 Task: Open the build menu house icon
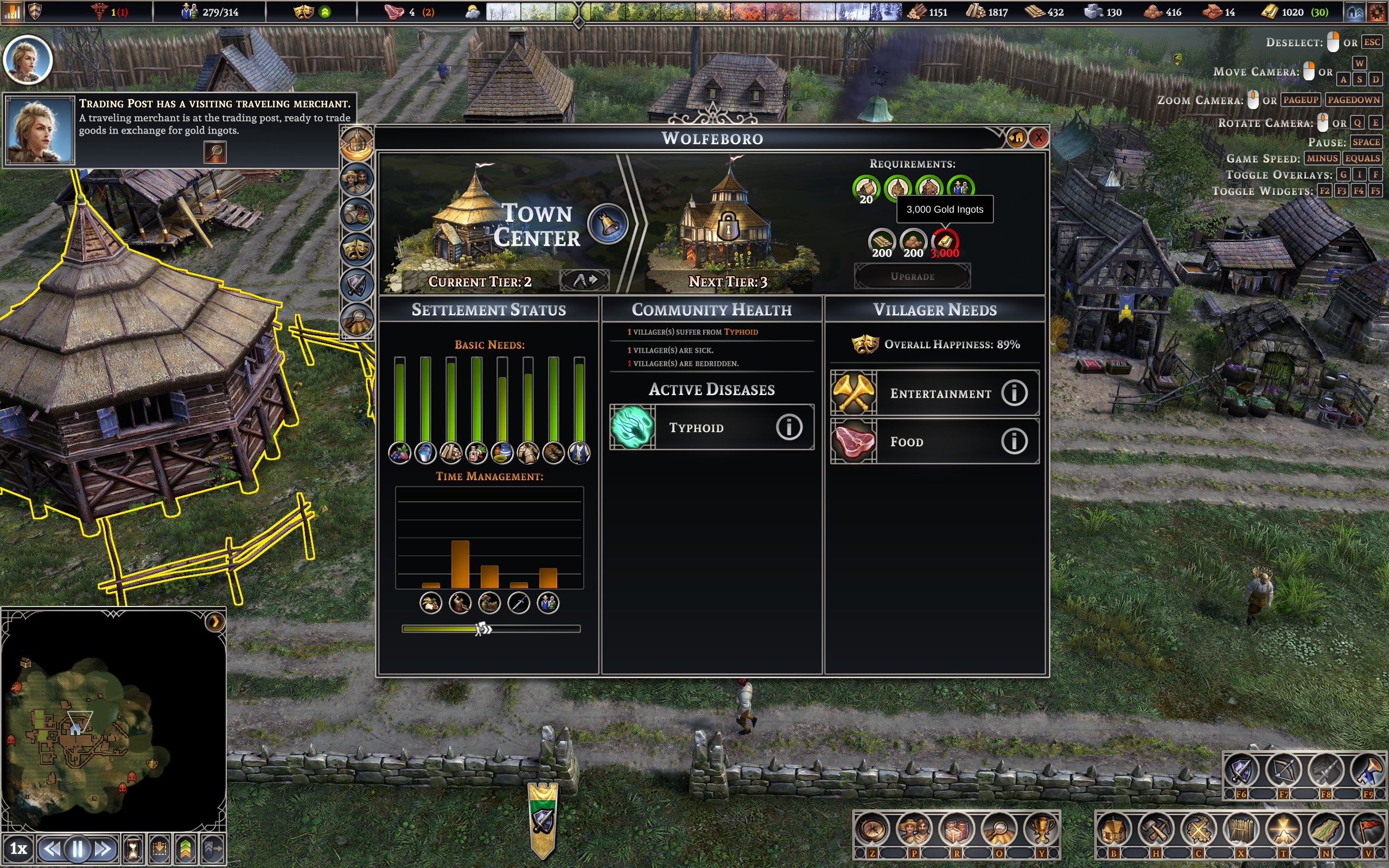tap(1113, 829)
